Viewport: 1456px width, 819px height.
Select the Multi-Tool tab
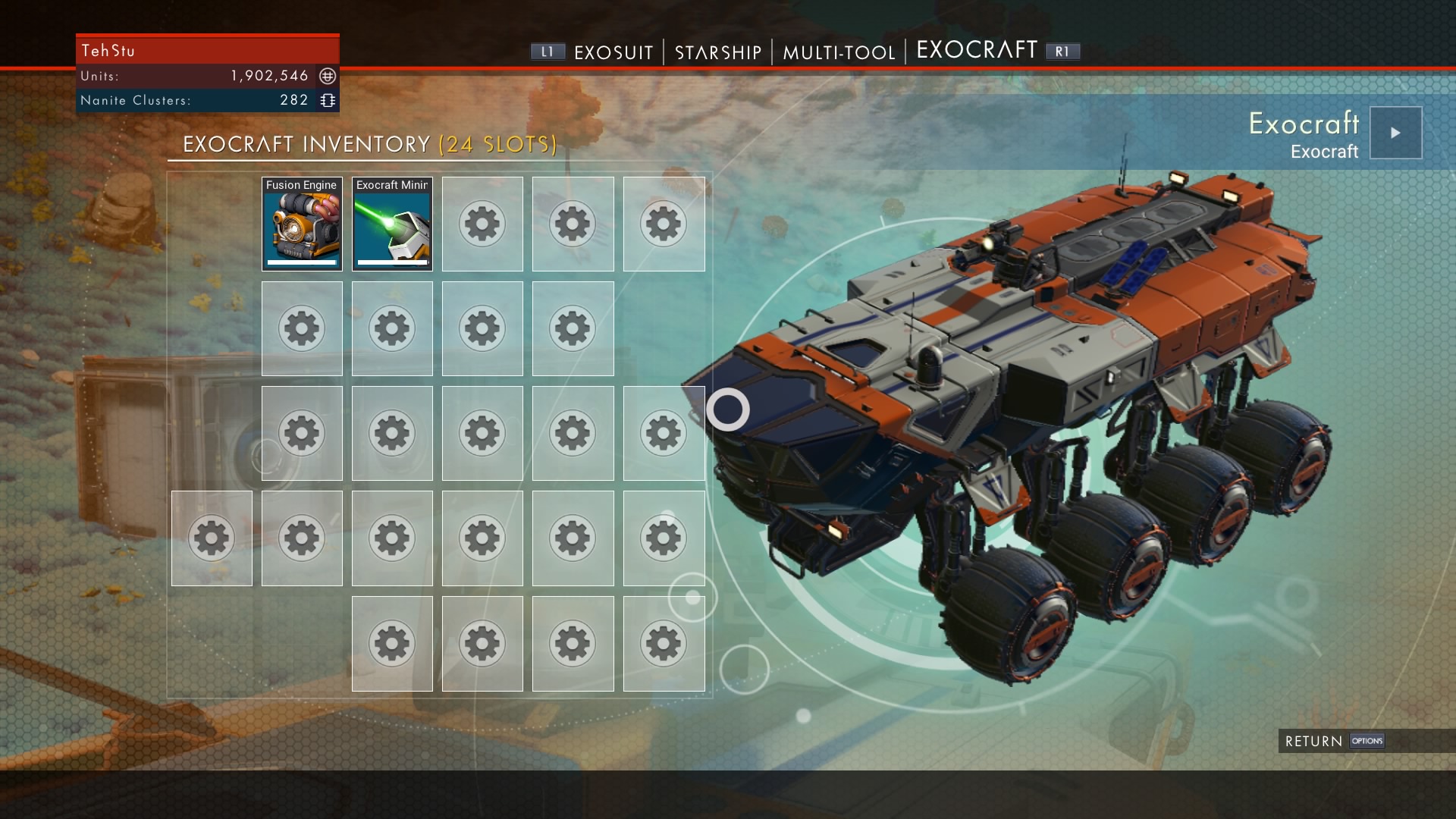839,52
